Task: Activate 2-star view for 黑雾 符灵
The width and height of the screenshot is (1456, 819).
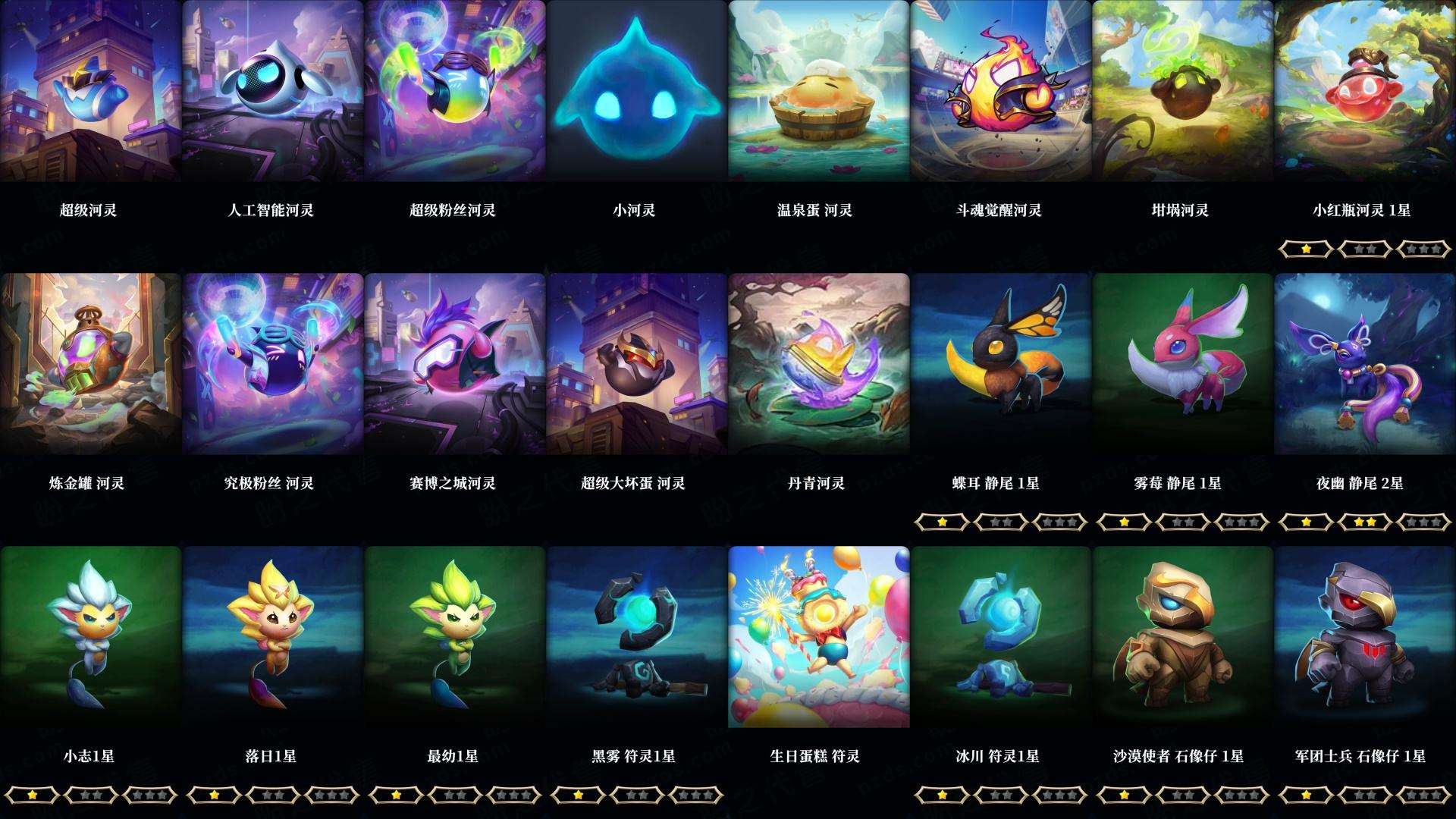Action: coord(637,795)
